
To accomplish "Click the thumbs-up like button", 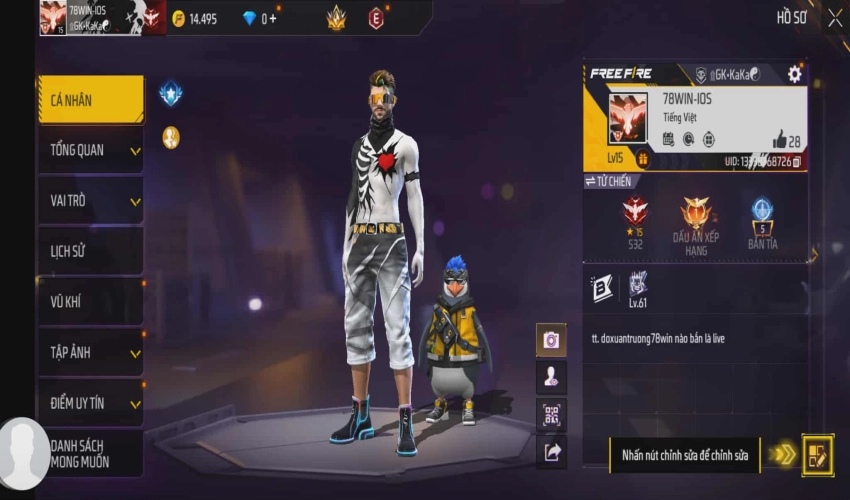I will click(x=779, y=140).
